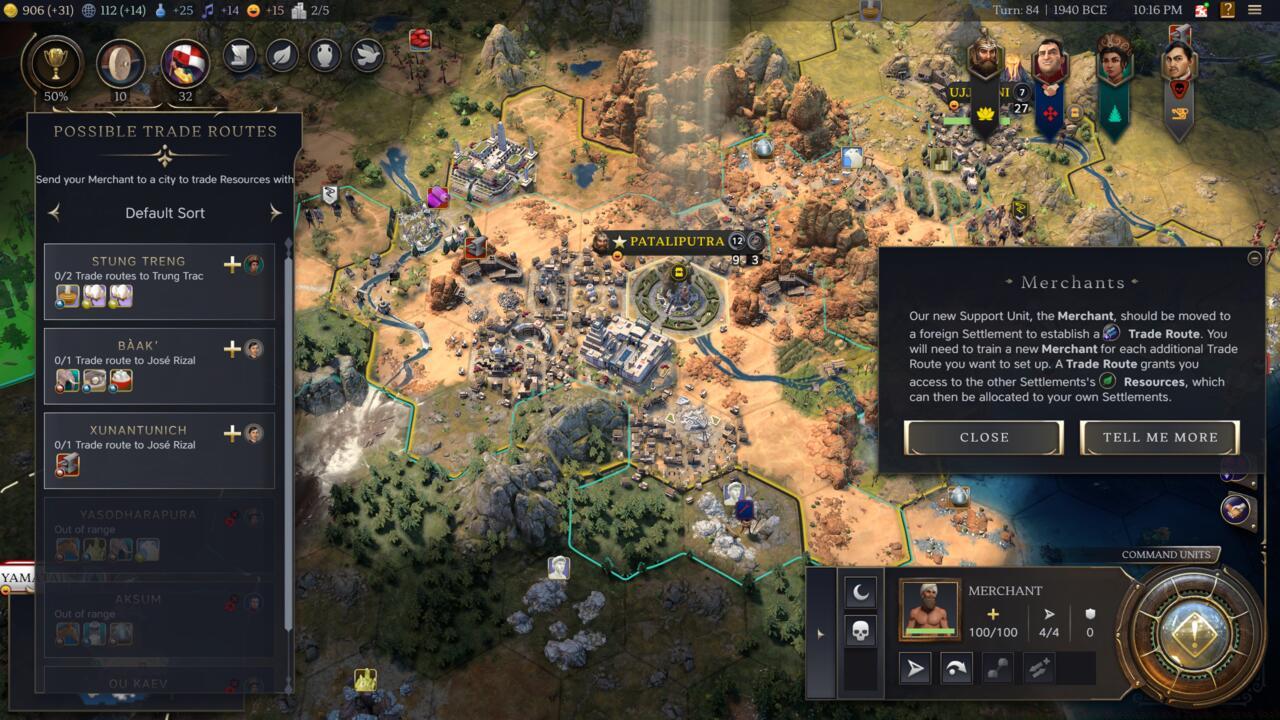Click the next-action globe button

coord(1189,634)
